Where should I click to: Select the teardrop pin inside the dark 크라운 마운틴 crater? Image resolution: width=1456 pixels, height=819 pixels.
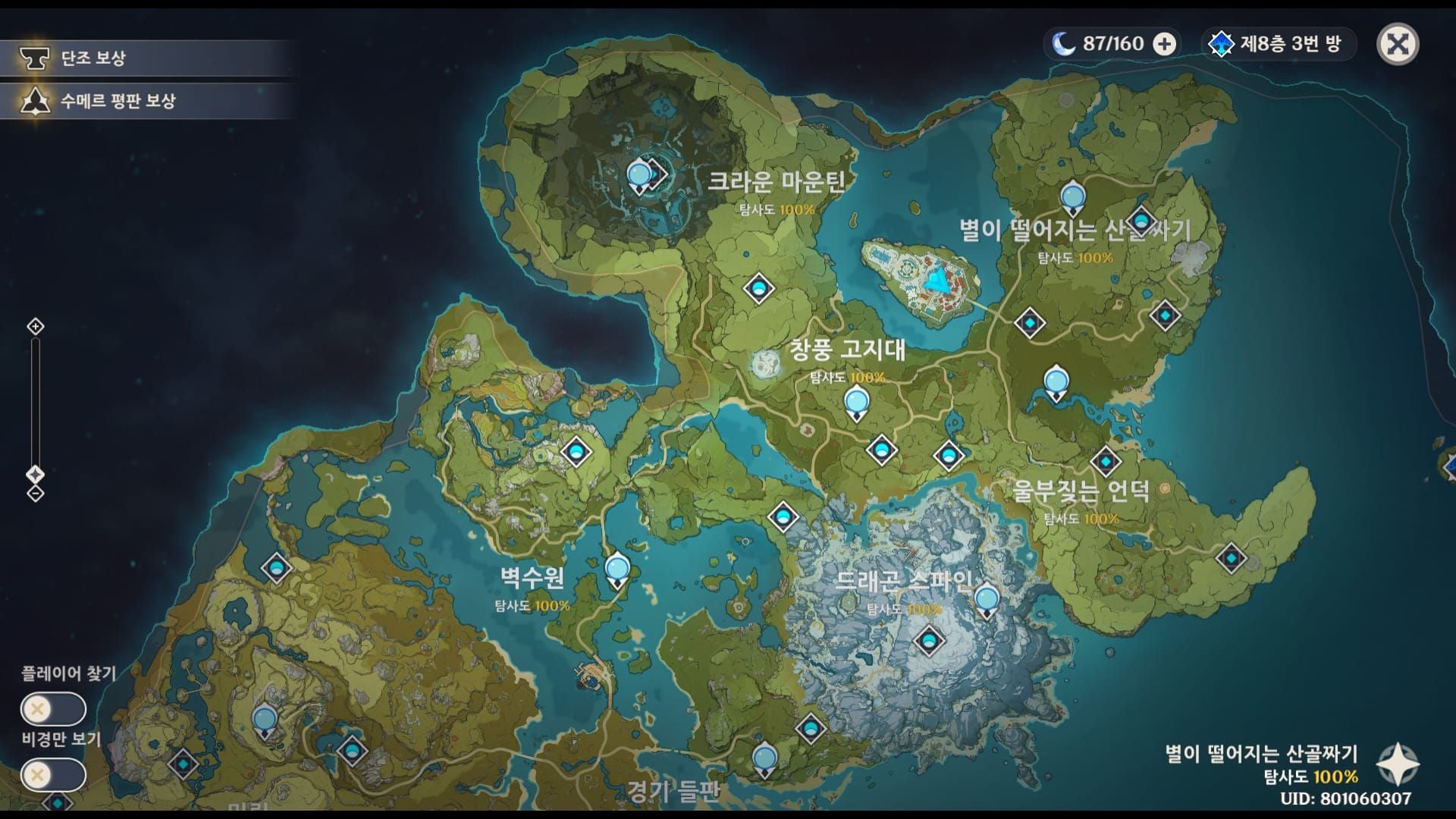pyautogui.click(x=639, y=176)
